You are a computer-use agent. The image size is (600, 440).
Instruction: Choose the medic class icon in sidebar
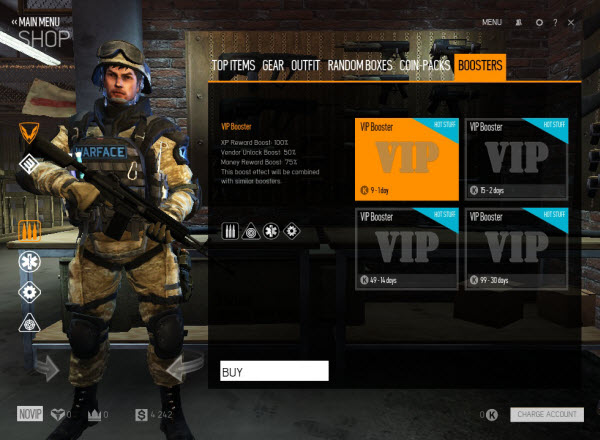28,262
